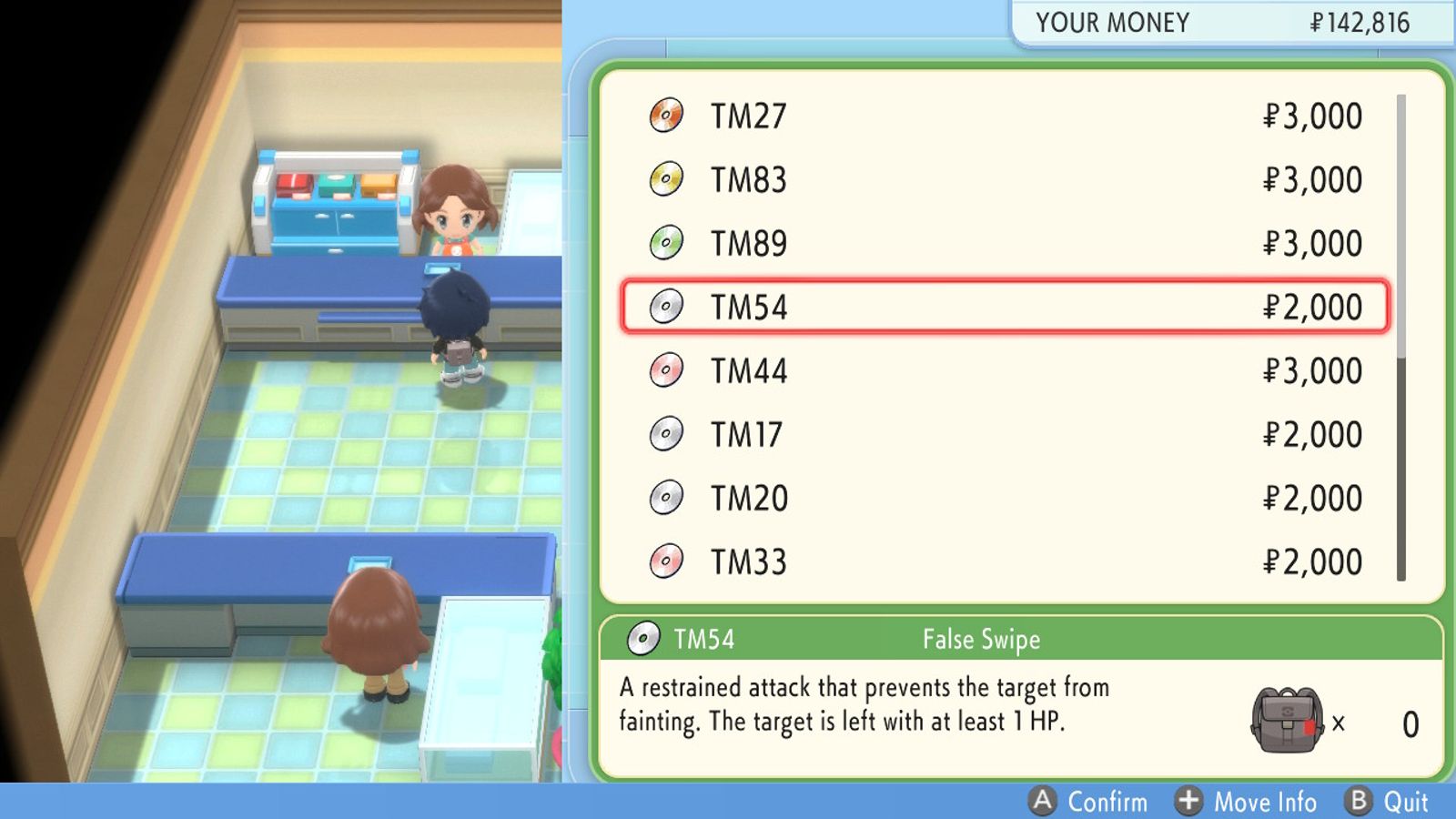Click the Move Info plus button prompt
The image size is (1456, 819).
click(x=1188, y=802)
